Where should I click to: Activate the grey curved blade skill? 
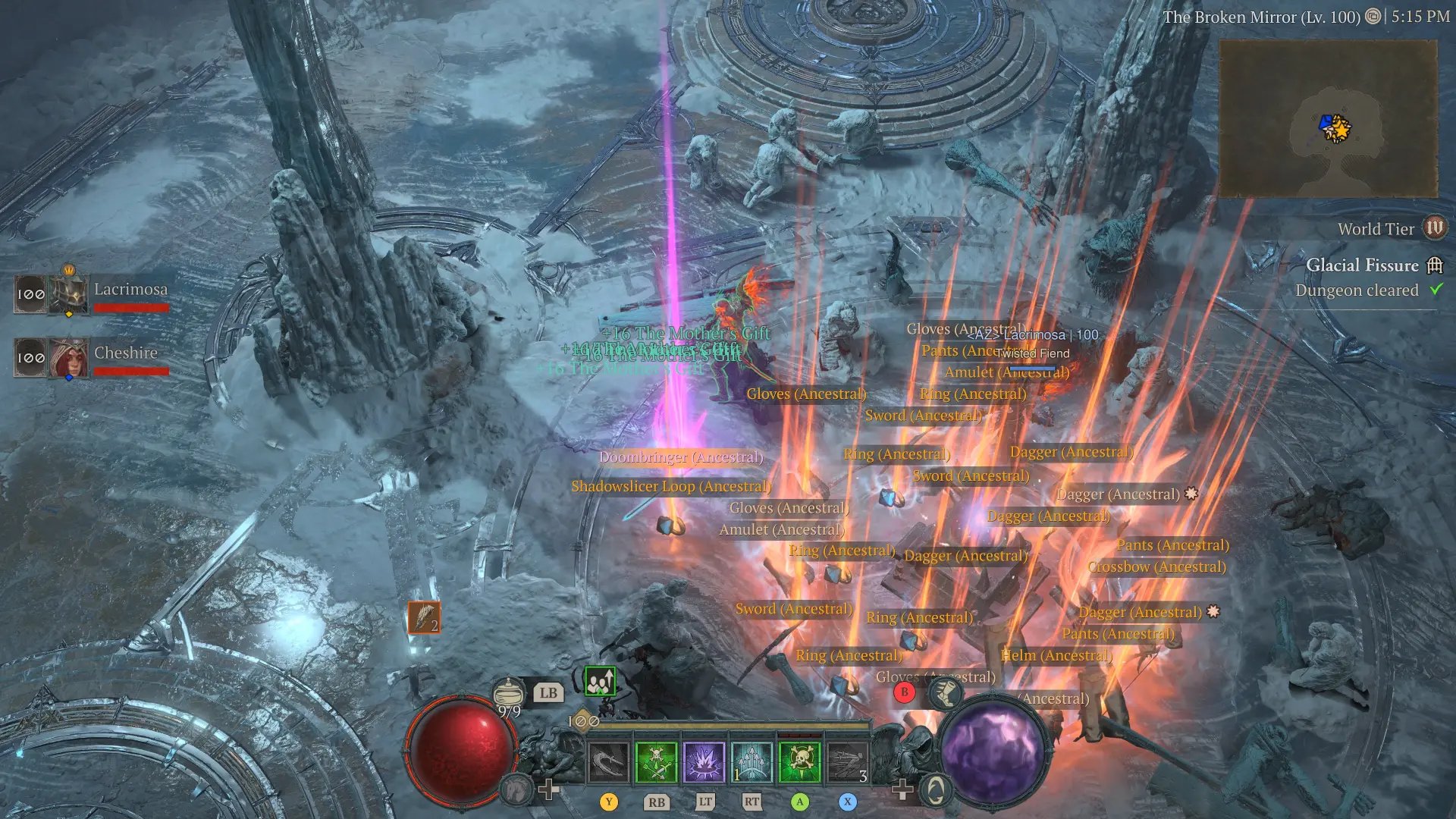click(x=608, y=761)
